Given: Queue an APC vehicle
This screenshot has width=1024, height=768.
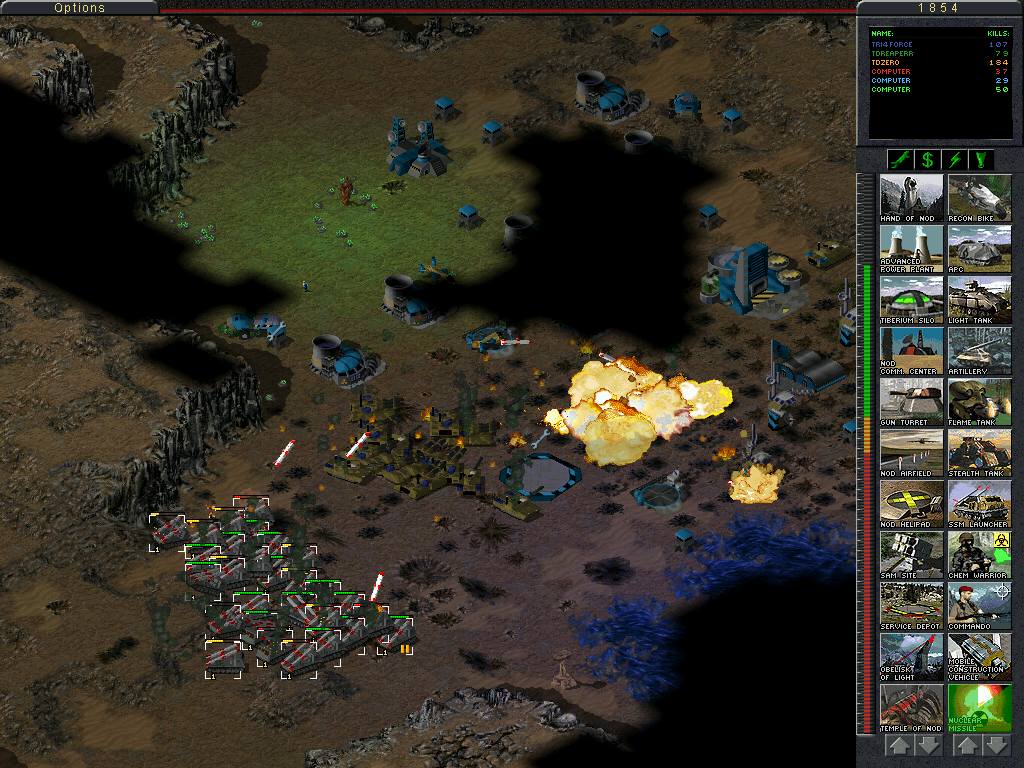Looking at the screenshot, I should [x=979, y=248].
